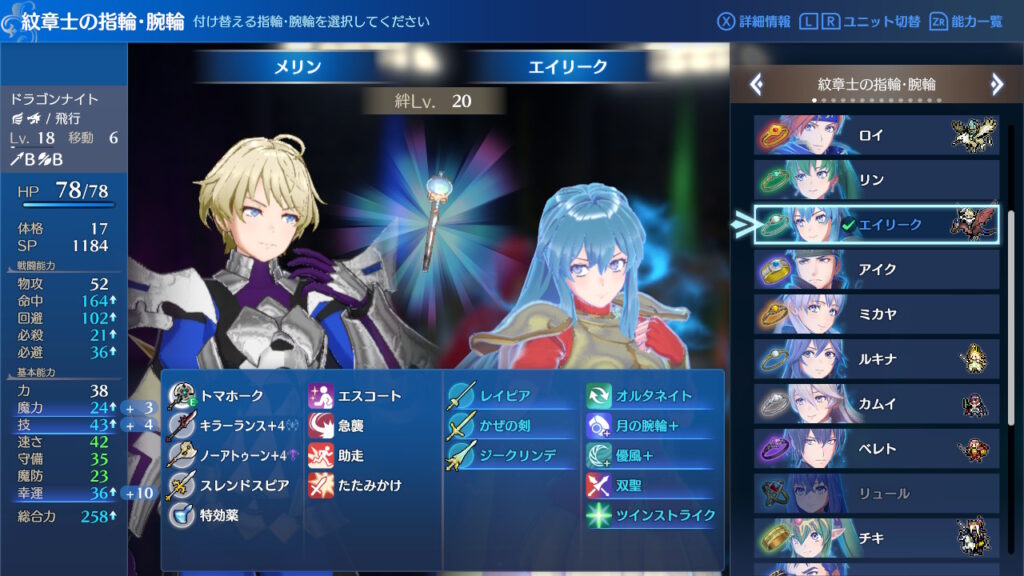Select the トマホーク weapon entry
1024x576 pixels.
coord(230,395)
